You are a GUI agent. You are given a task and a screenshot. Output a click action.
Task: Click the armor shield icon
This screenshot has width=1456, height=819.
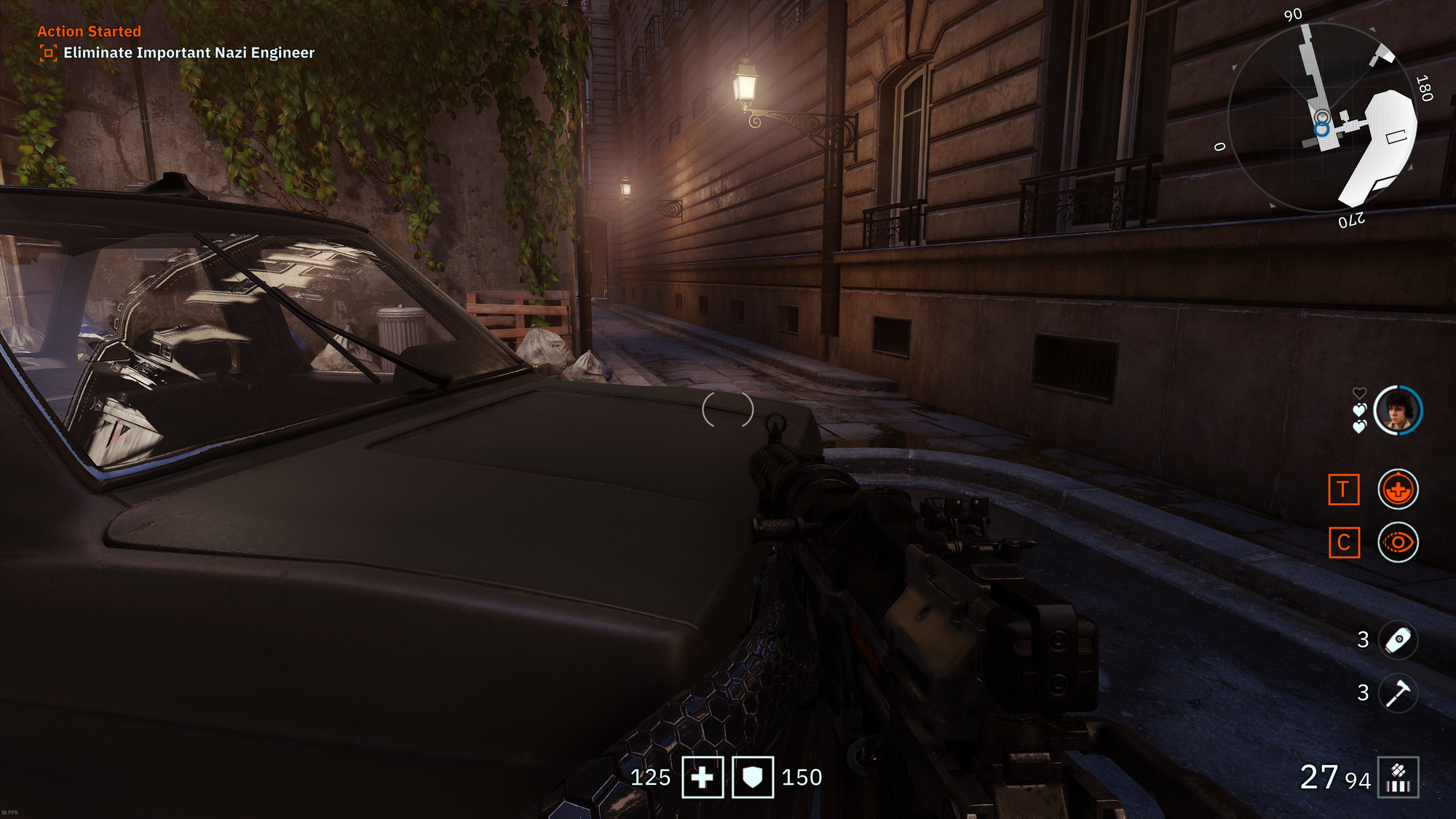coord(753,778)
